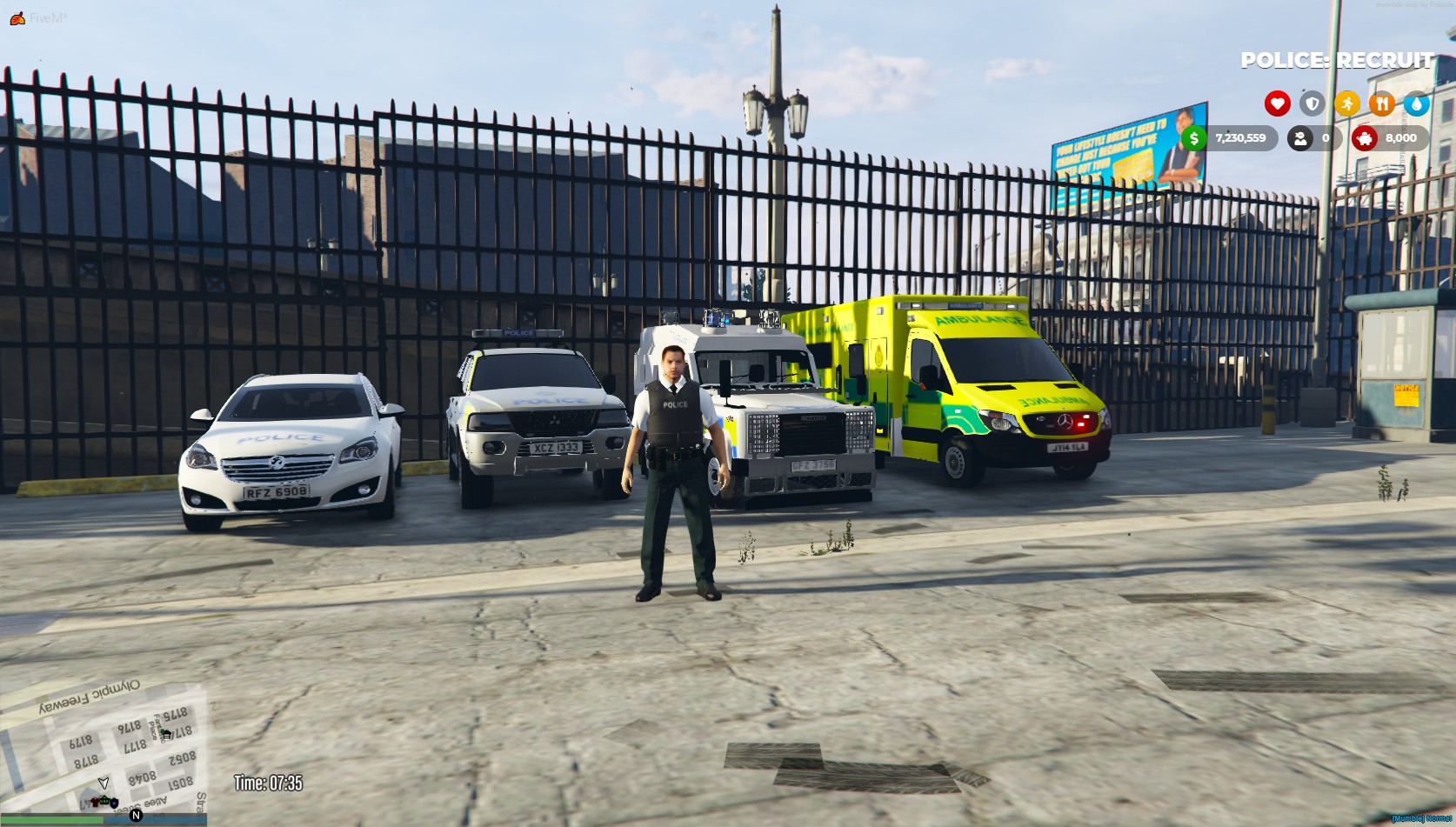Click the black masked figure money icon

click(1300, 138)
